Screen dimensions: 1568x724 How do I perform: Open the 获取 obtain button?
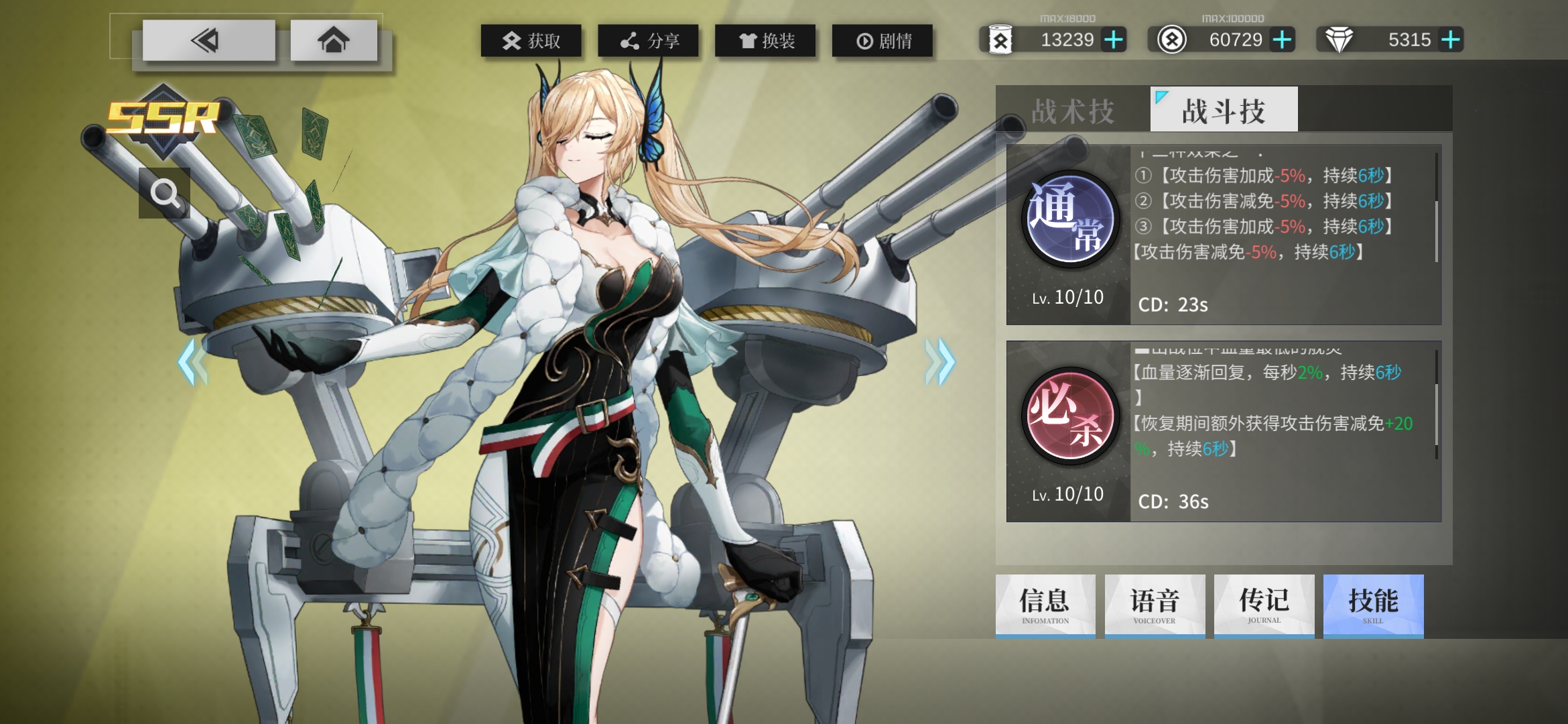(x=531, y=41)
